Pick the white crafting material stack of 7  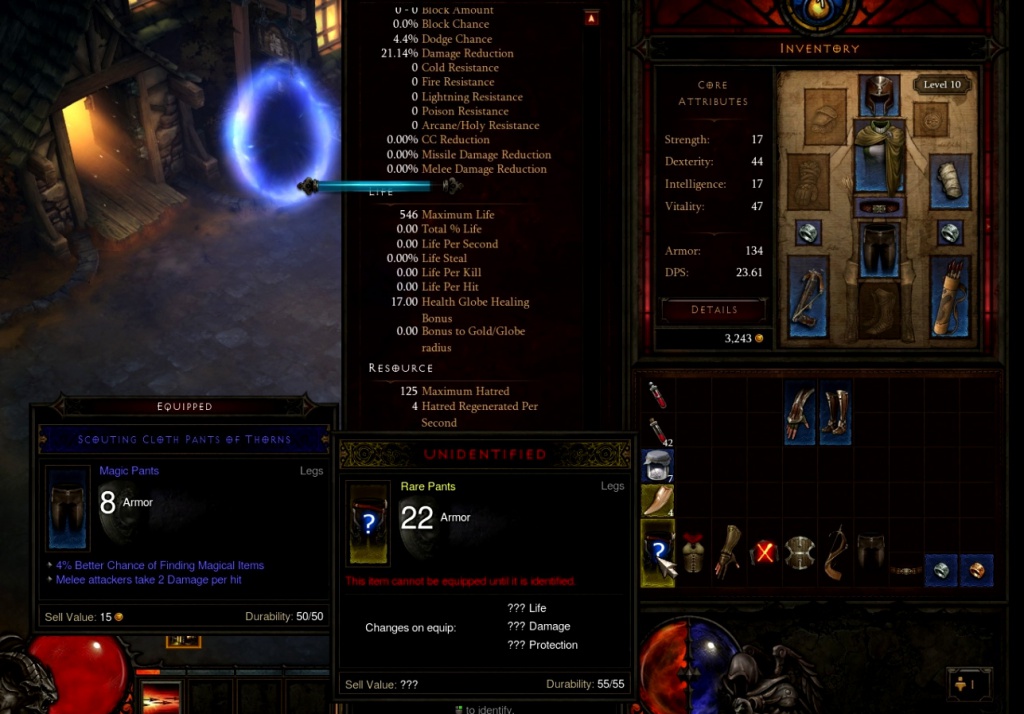[x=657, y=465]
